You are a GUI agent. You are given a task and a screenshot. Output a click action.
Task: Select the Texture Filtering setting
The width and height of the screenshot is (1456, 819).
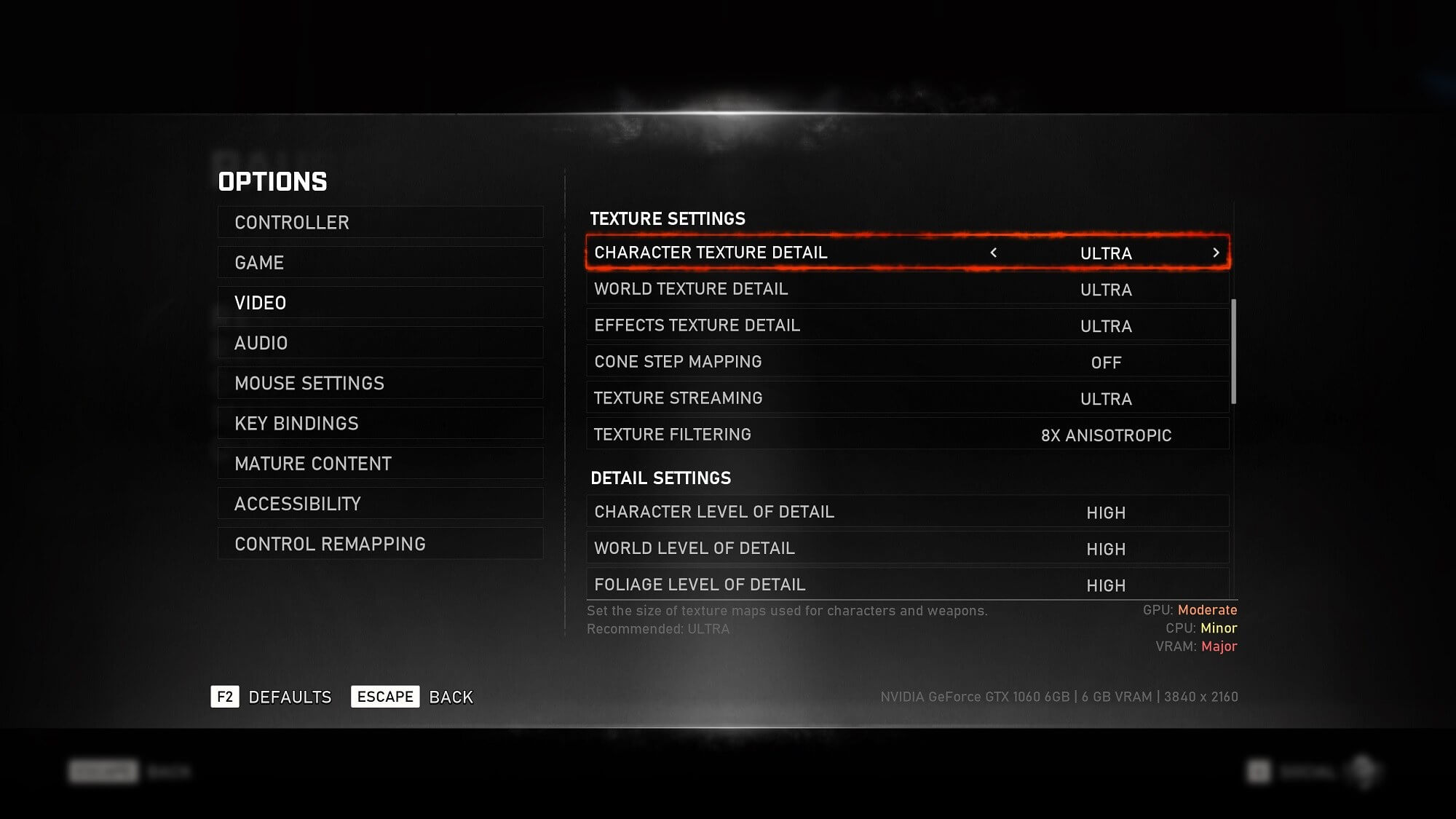tap(907, 435)
